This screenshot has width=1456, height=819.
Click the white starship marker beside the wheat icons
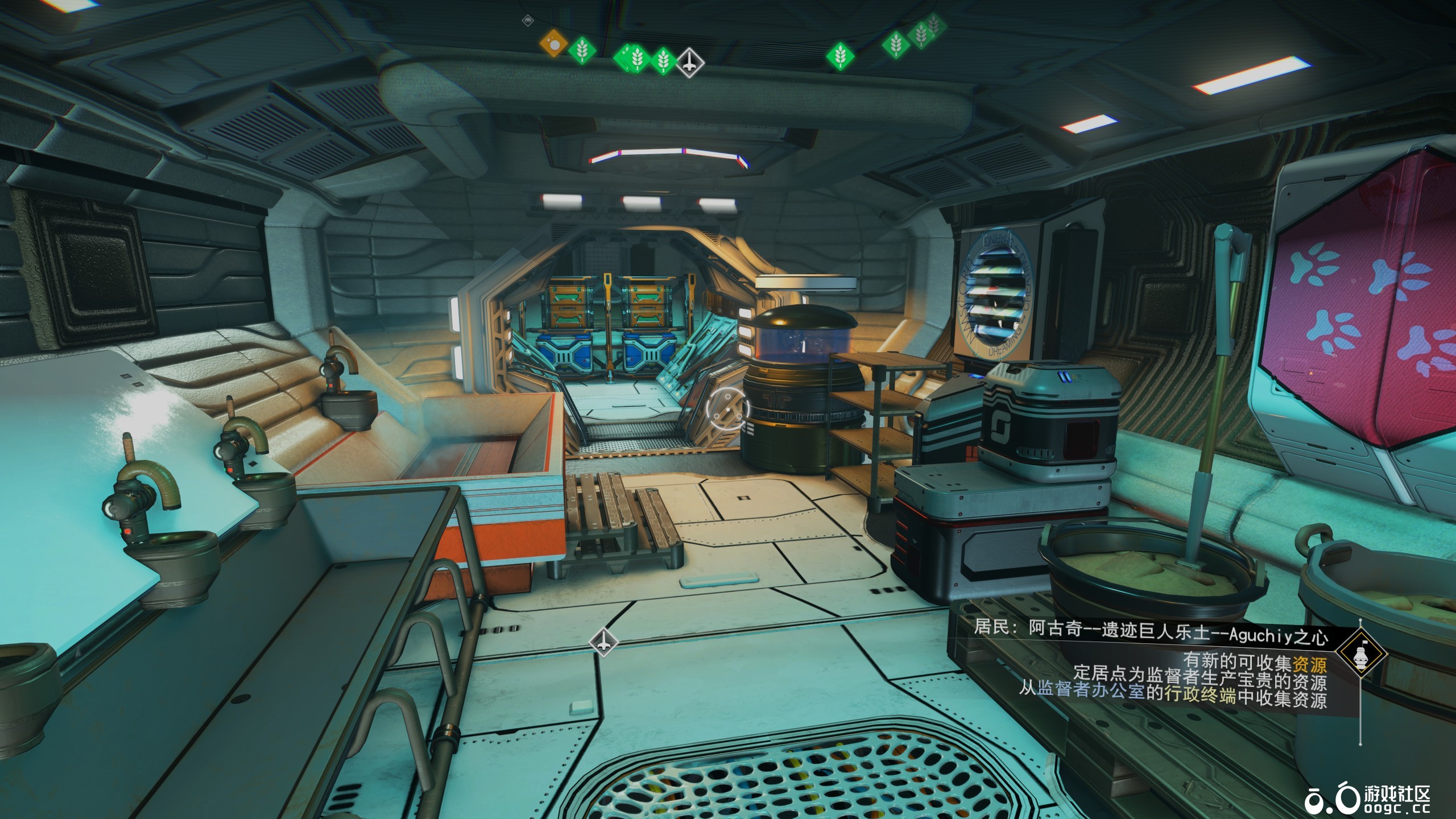click(x=689, y=63)
